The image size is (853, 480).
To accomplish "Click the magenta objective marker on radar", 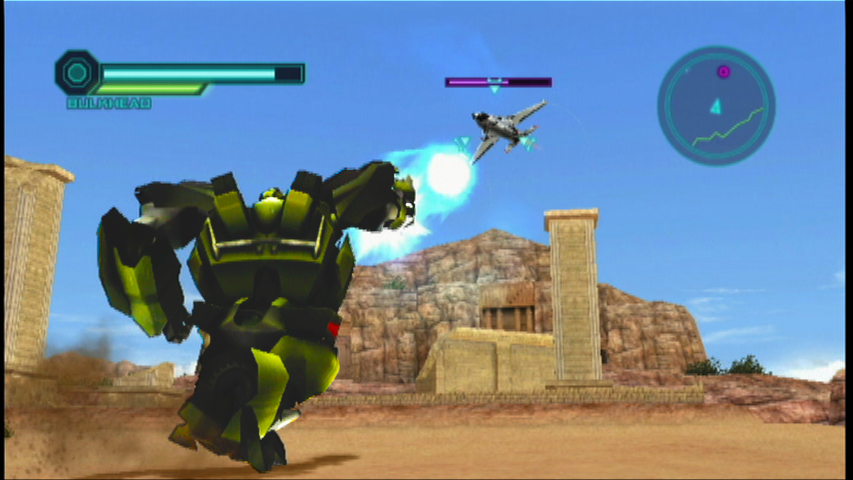I will tap(723, 72).
